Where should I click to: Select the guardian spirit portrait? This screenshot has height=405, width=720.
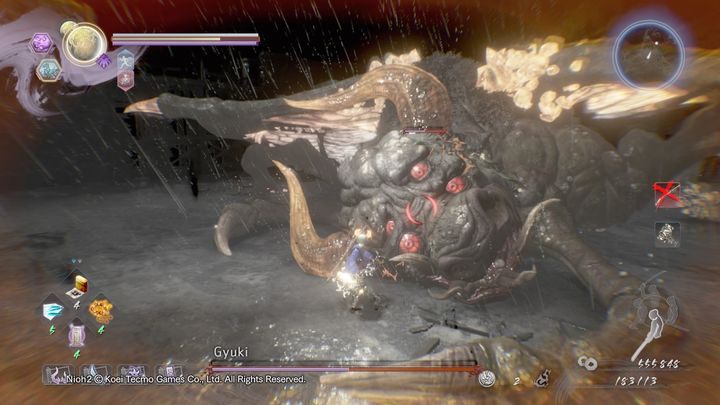(x=84, y=43)
